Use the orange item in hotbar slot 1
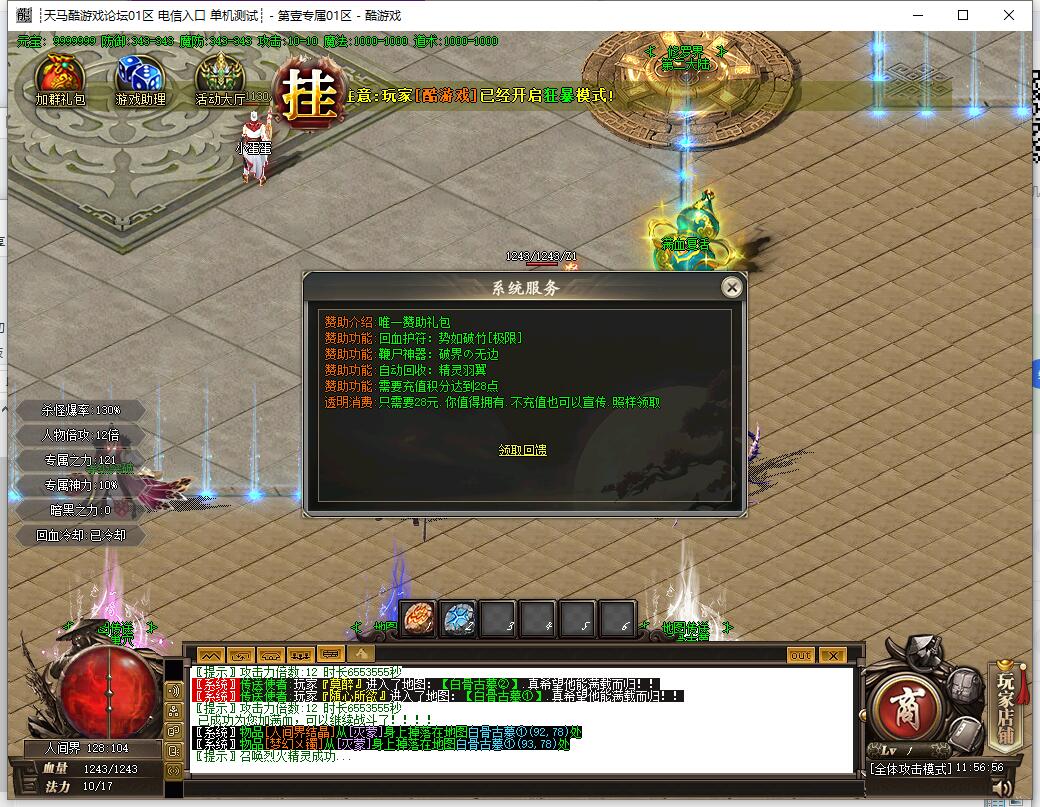The image size is (1040, 807). pyautogui.click(x=418, y=619)
